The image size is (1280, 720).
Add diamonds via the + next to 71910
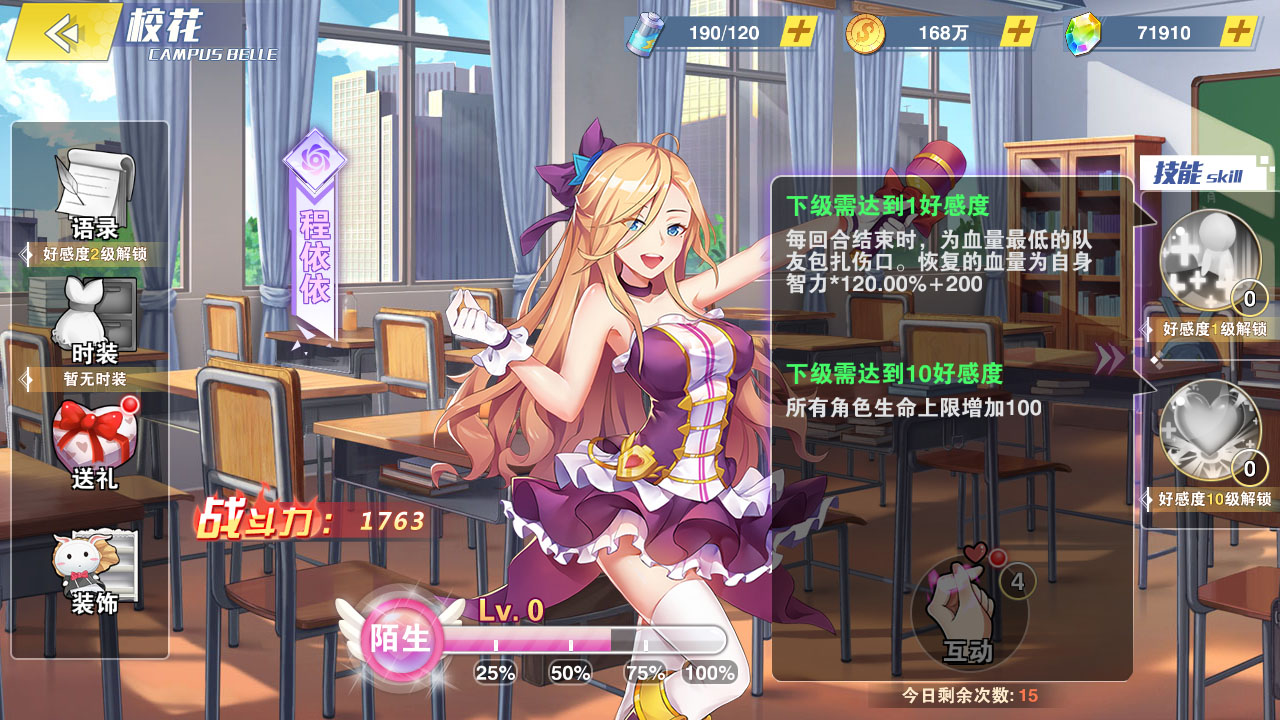[1239, 31]
